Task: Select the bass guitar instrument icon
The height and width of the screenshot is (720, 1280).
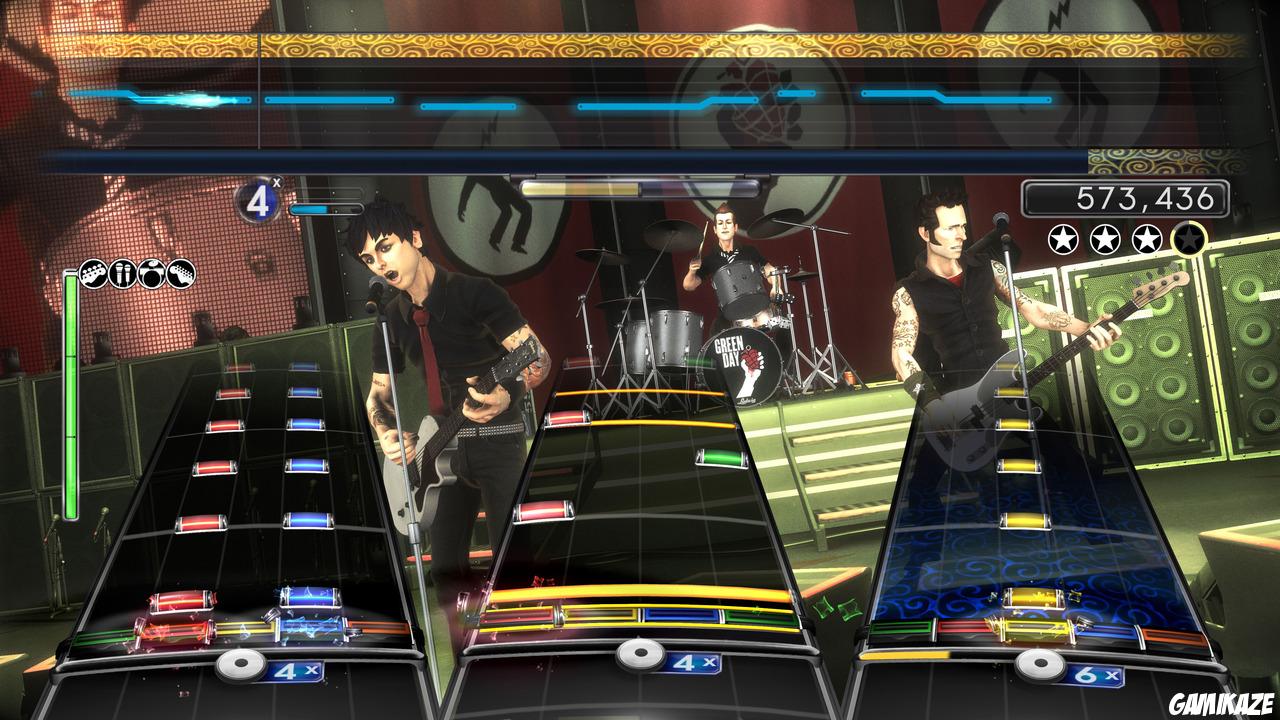Action: click(x=93, y=275)
